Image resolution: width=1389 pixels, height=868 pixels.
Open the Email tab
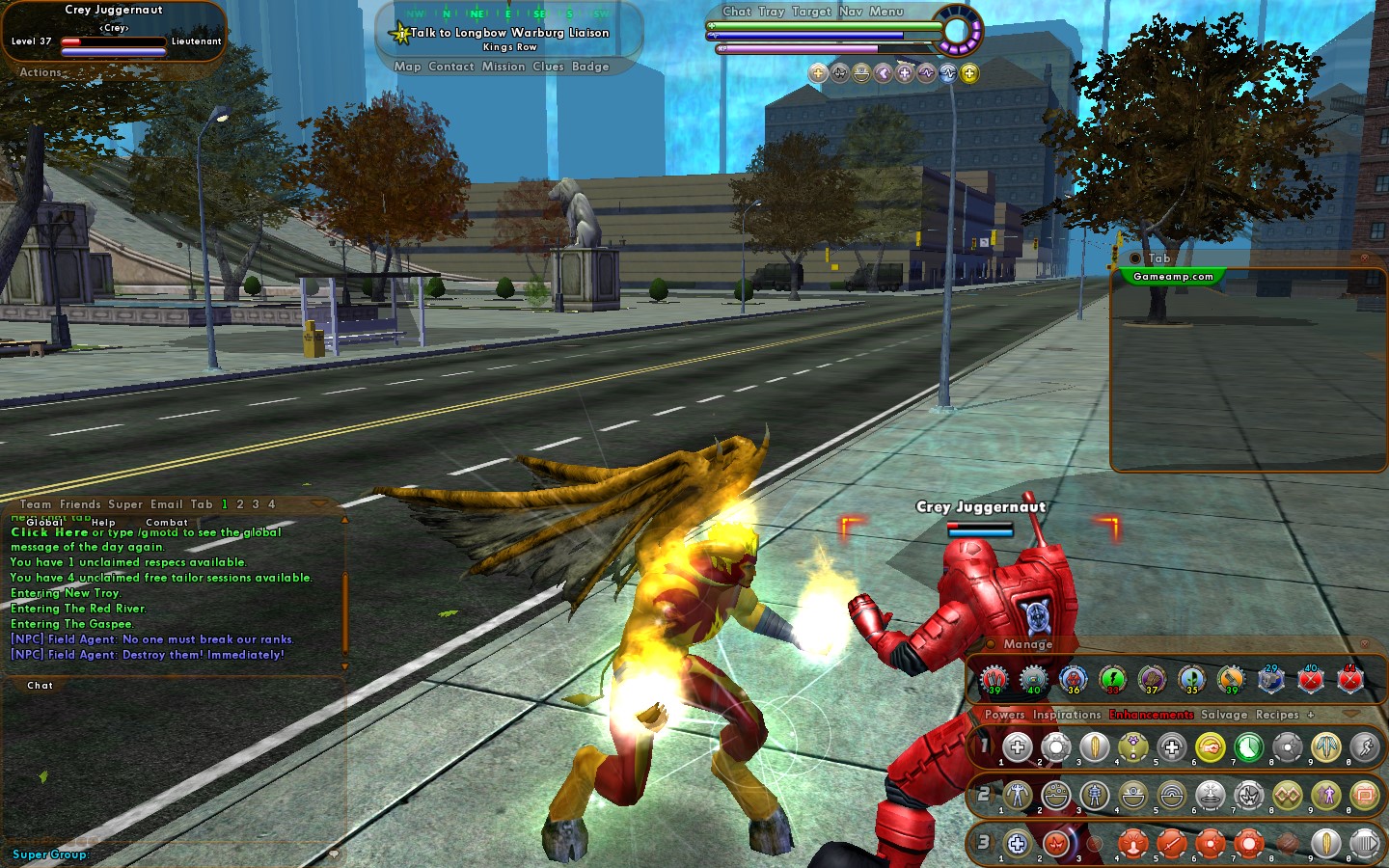[166, 504]
